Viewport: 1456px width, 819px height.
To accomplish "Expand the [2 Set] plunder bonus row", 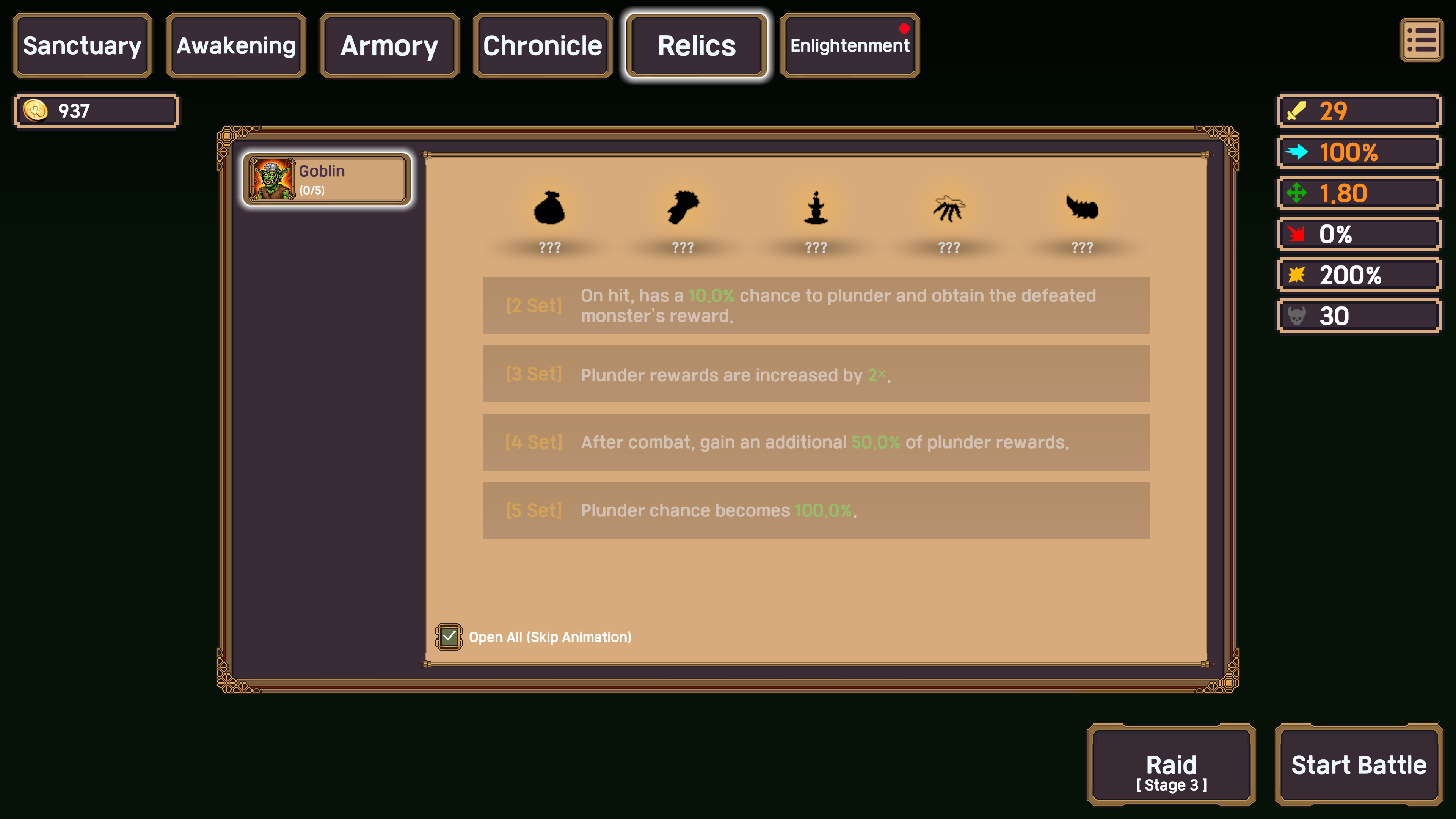I will pyautogui.click(x=816, y=305).
